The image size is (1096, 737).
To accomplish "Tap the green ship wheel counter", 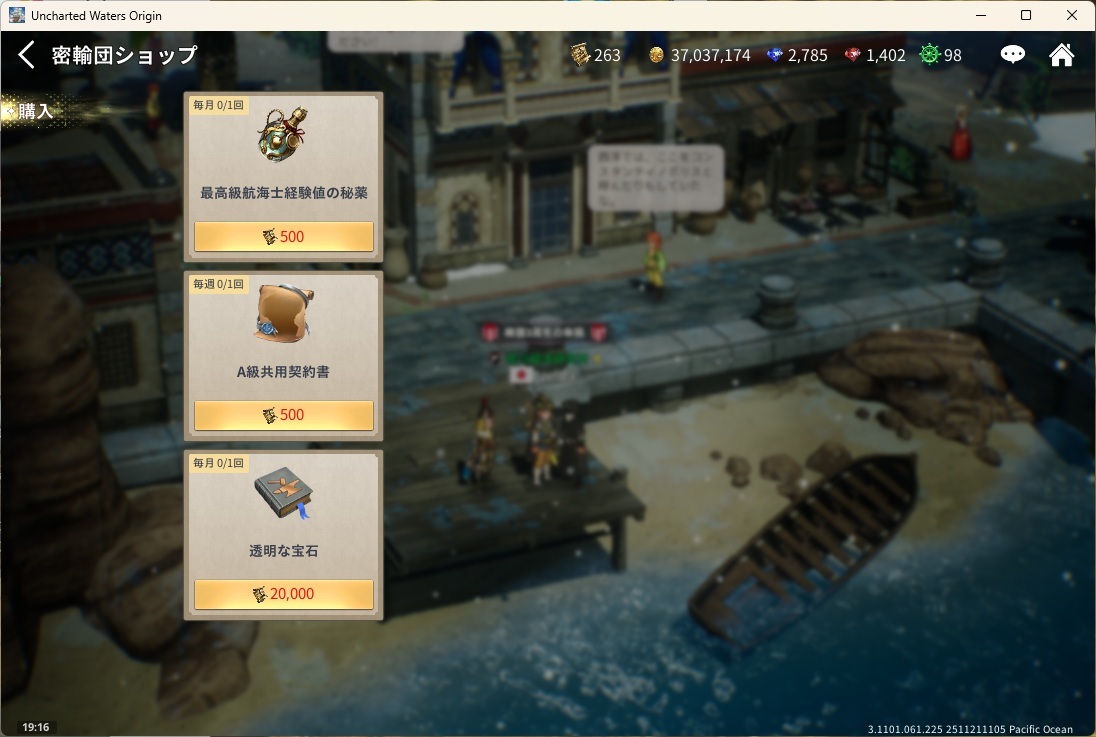I will [941, 55].
